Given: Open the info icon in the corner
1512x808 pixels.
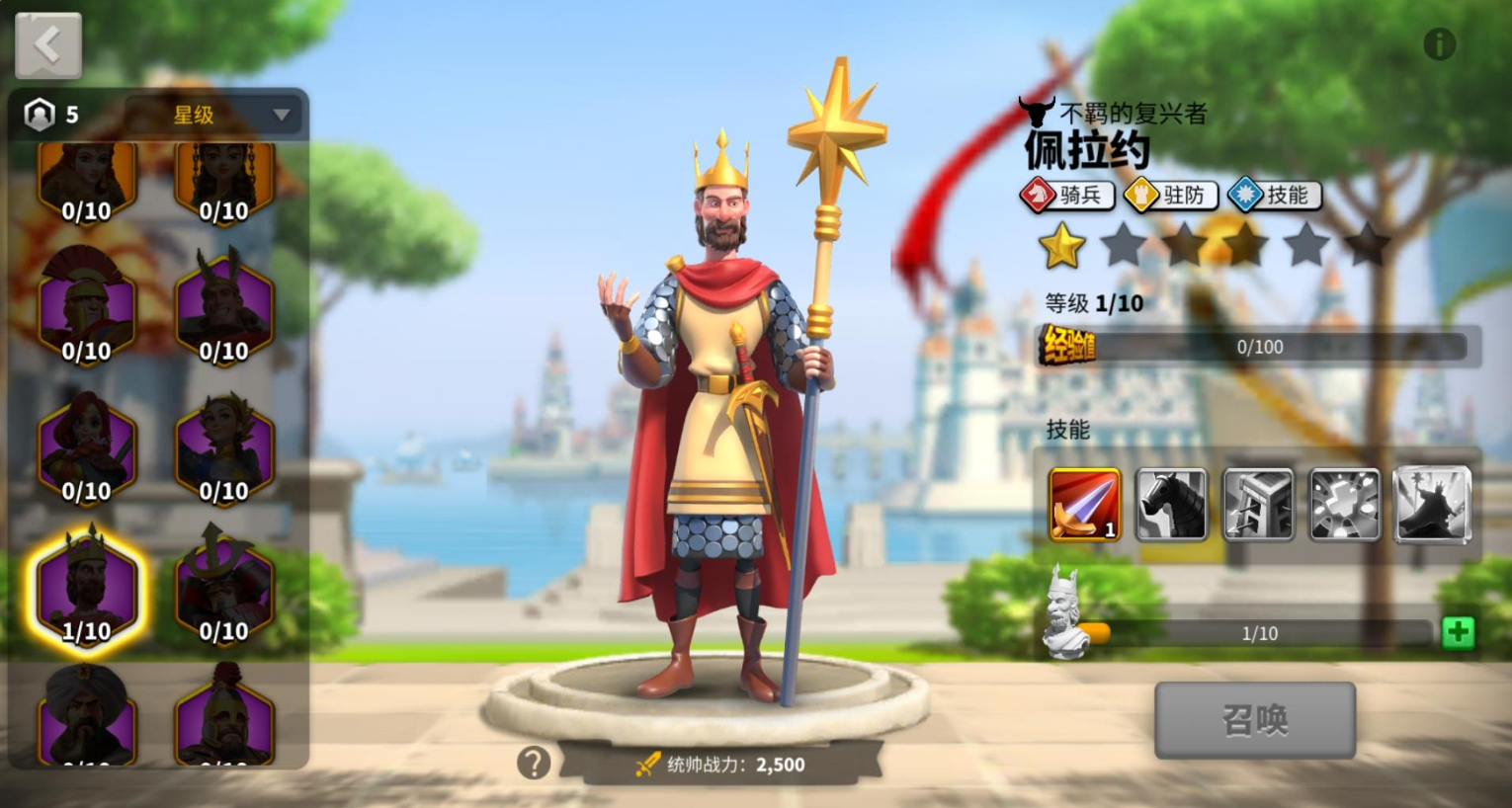Looking at the screenshot, I should (x=1439, y=44).
